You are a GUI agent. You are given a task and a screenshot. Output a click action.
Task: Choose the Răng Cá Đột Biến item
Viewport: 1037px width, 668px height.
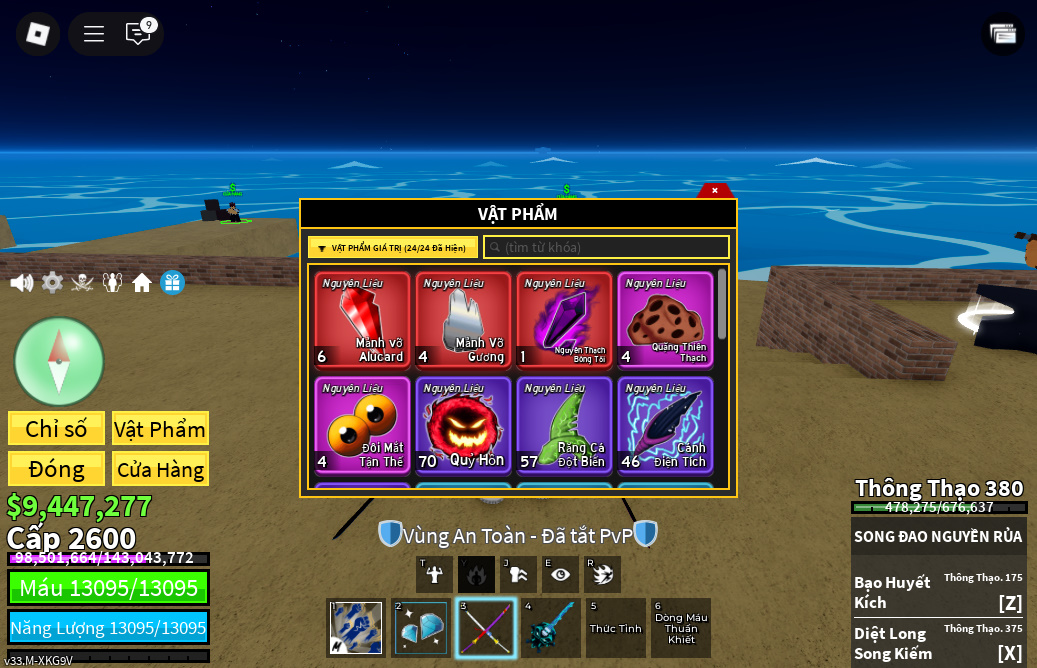[564, 424]
